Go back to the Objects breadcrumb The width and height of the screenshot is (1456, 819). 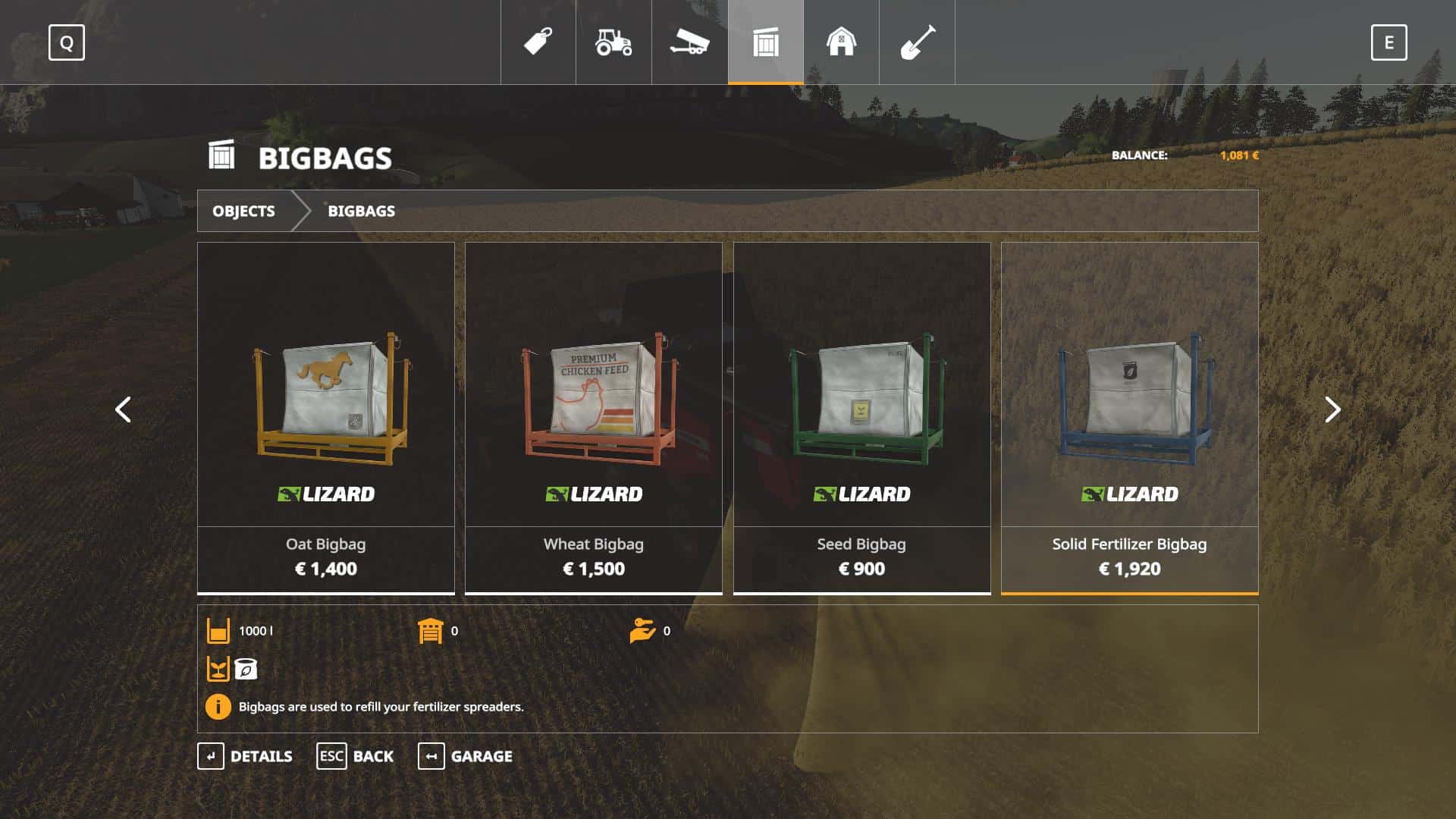[x=243, y=211]
